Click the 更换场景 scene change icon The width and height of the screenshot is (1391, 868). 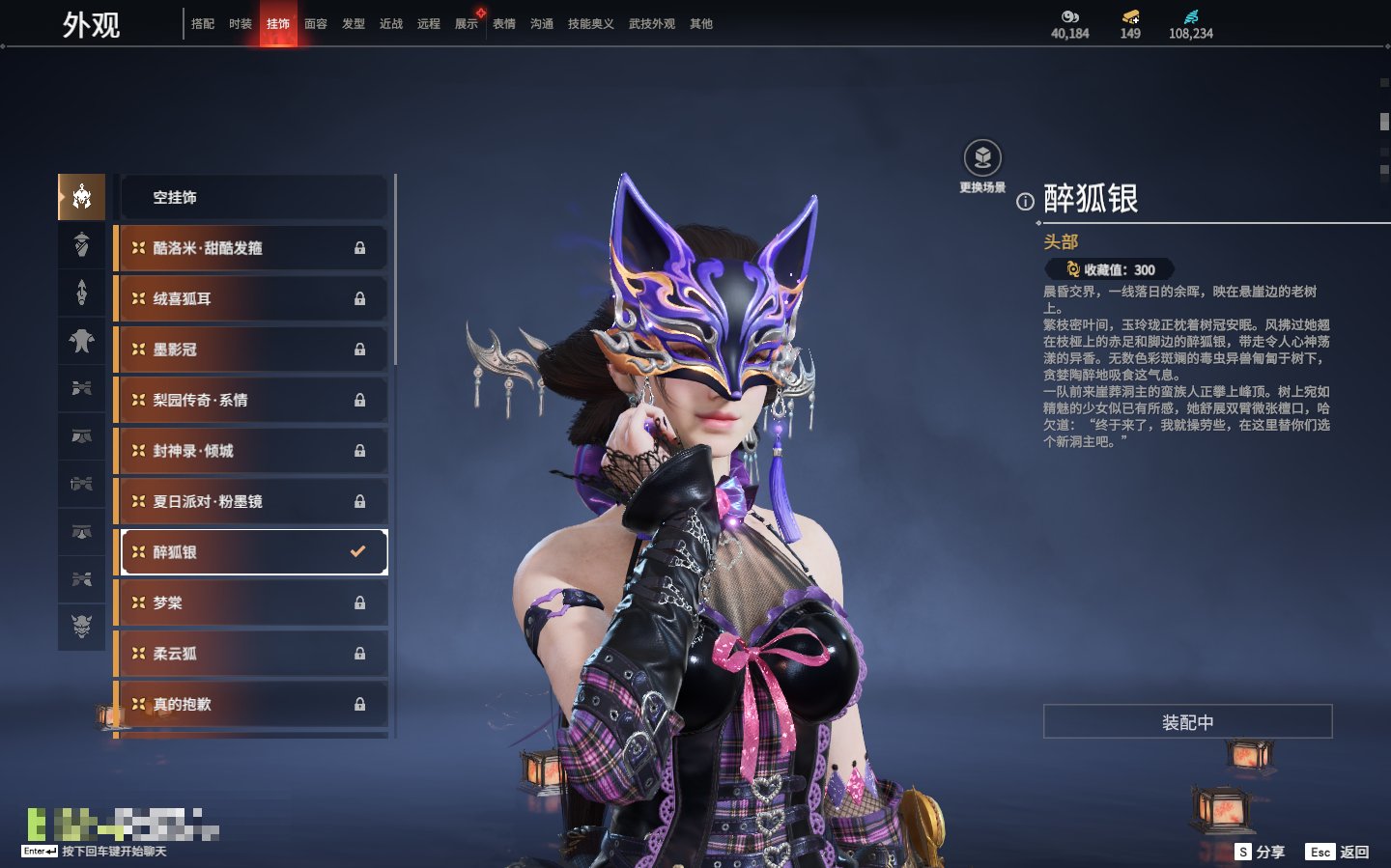(982, 159)
